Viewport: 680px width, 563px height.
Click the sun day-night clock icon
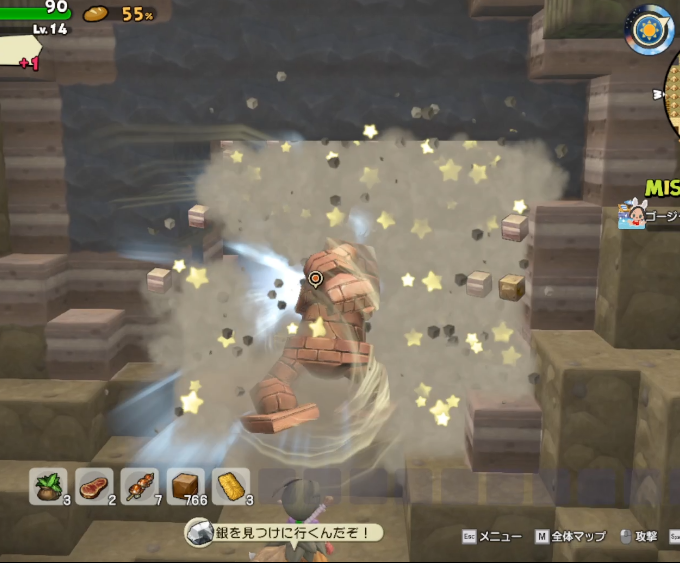pos(650,29)
